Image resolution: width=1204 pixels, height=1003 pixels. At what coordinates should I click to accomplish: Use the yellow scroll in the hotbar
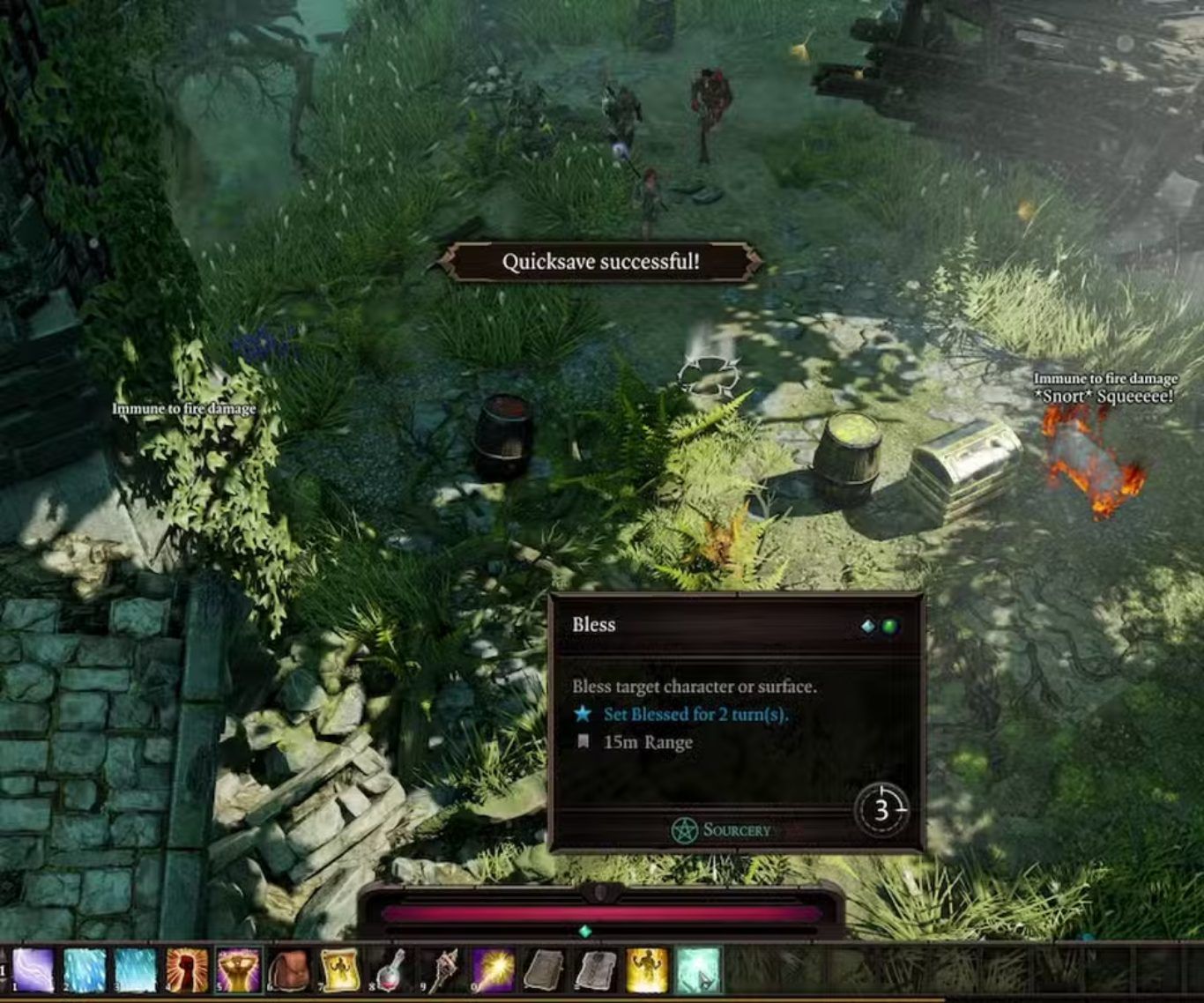click(x=340, y=970)
